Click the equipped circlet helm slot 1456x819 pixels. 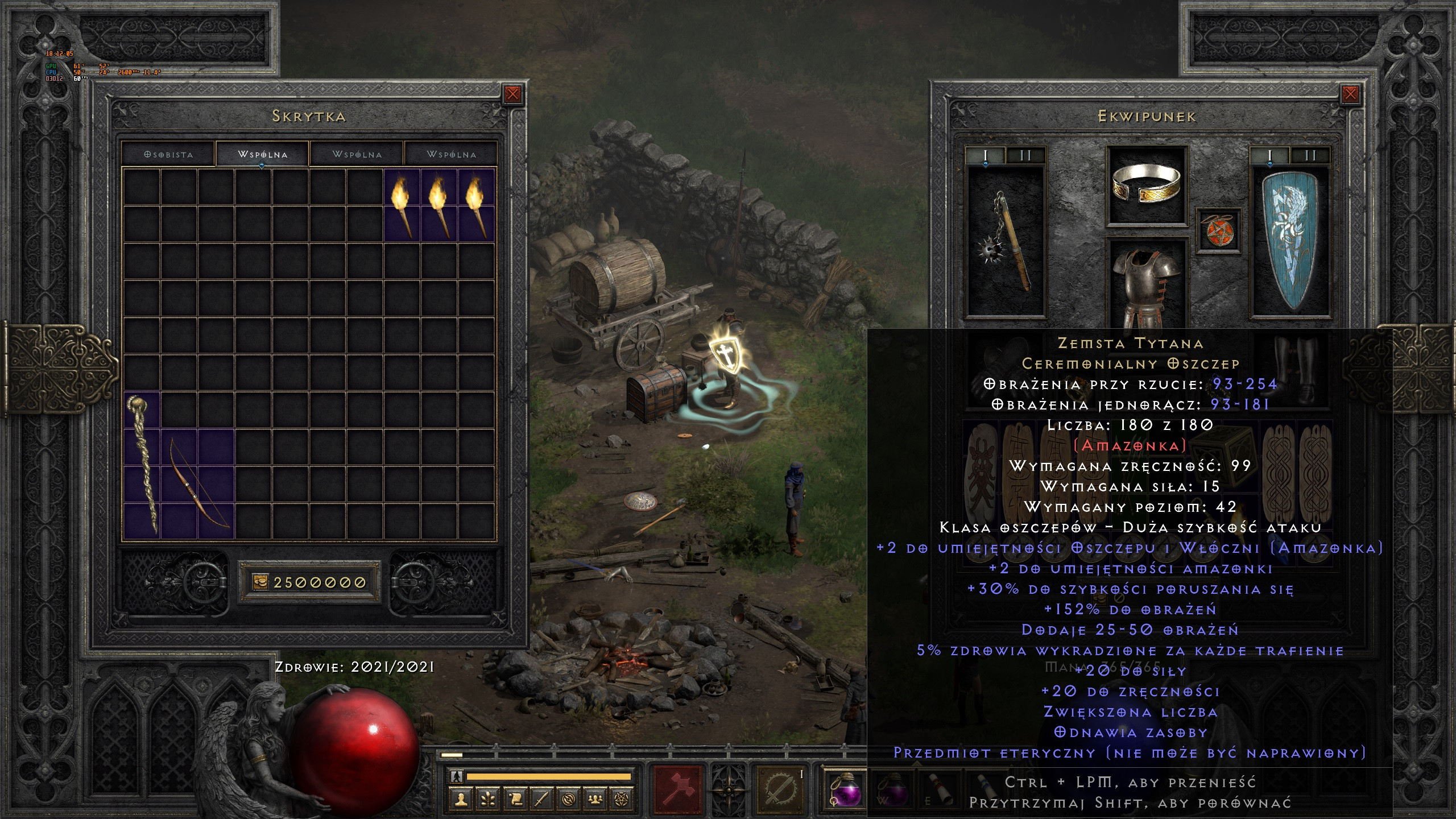coord(1146,185)
